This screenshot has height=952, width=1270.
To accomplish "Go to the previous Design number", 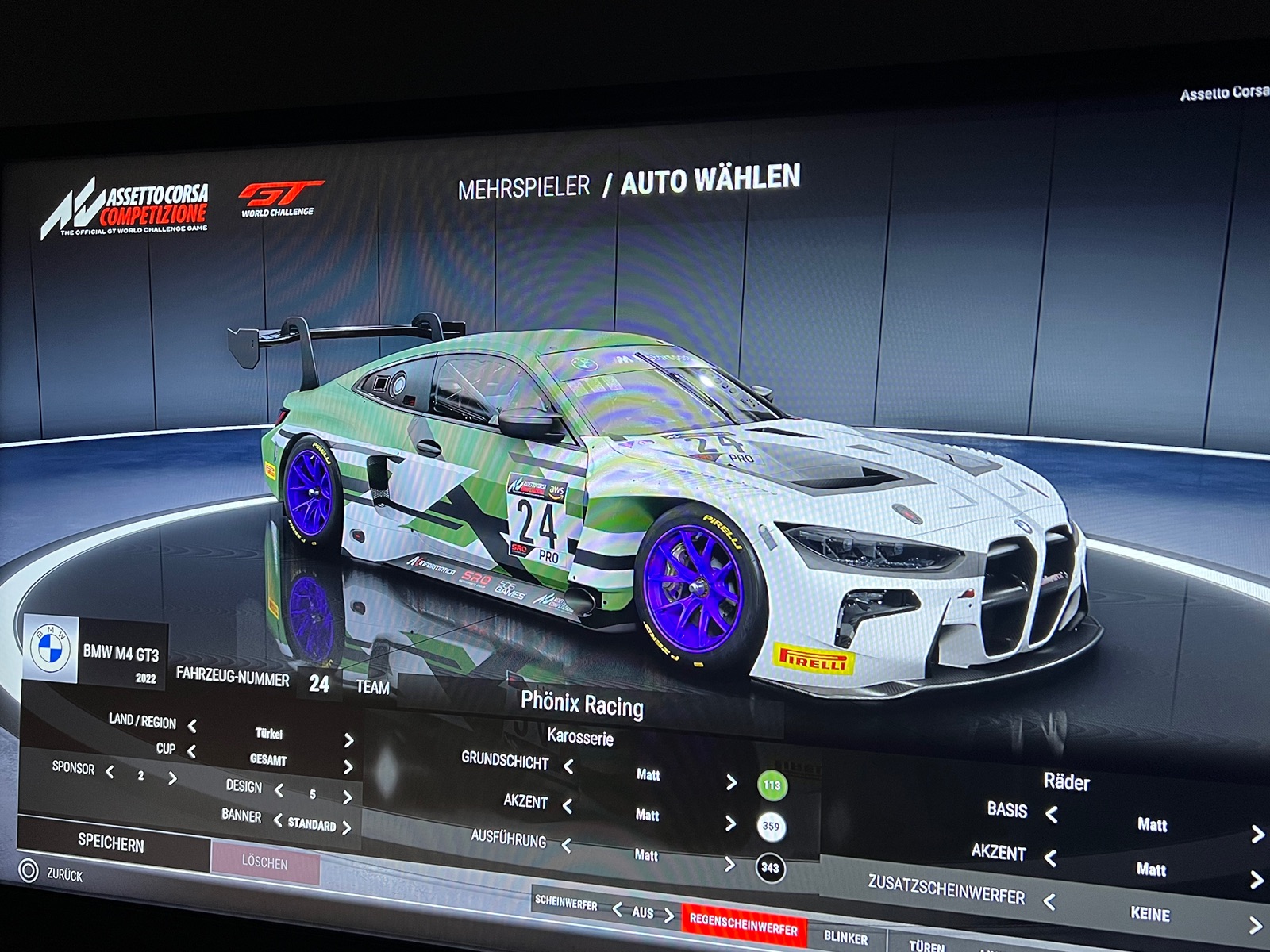I will (279, 790).
